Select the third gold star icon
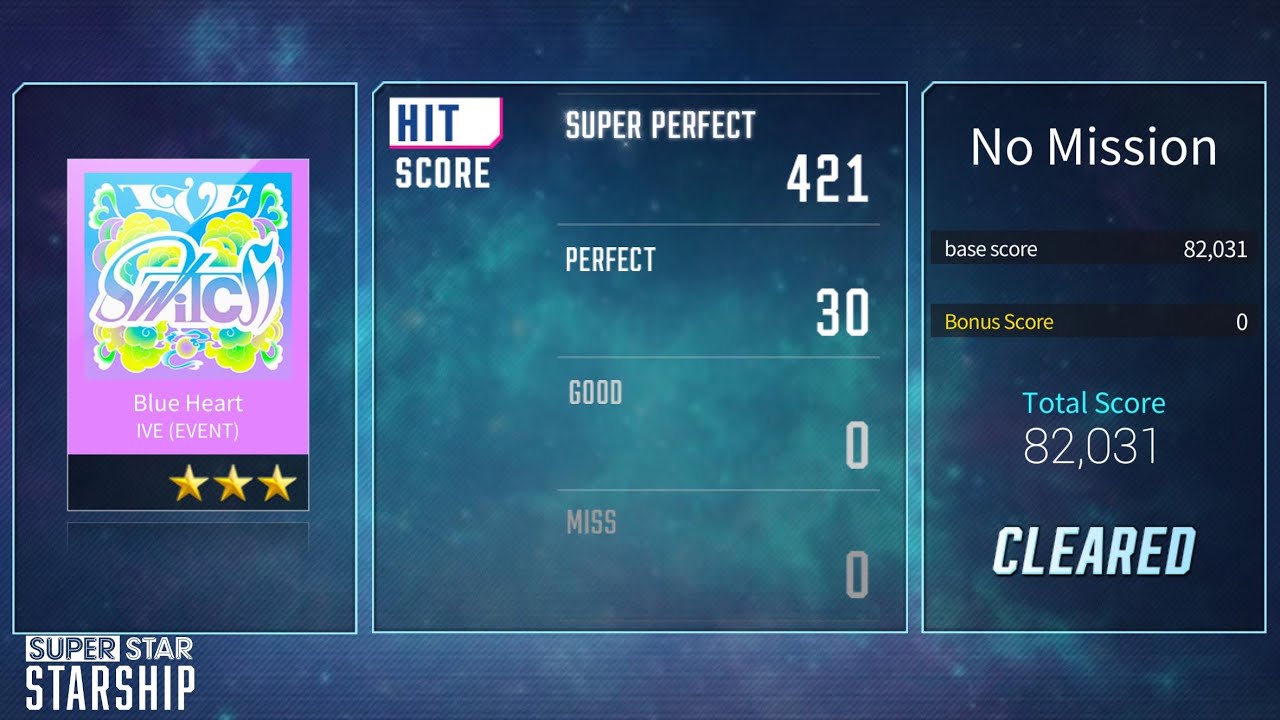The width and height of the screenshot is (1280, 720). (x=276, y=481)
